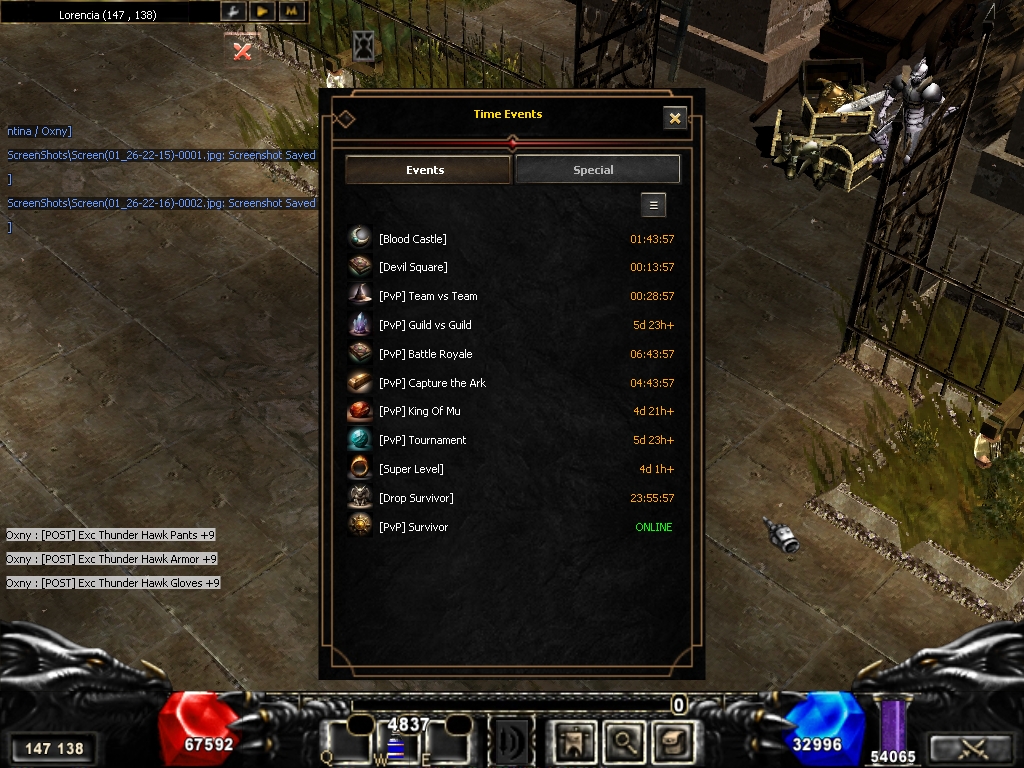Select the Super Level event row
The image size is (1024, 768).
(x=411, y=469)
